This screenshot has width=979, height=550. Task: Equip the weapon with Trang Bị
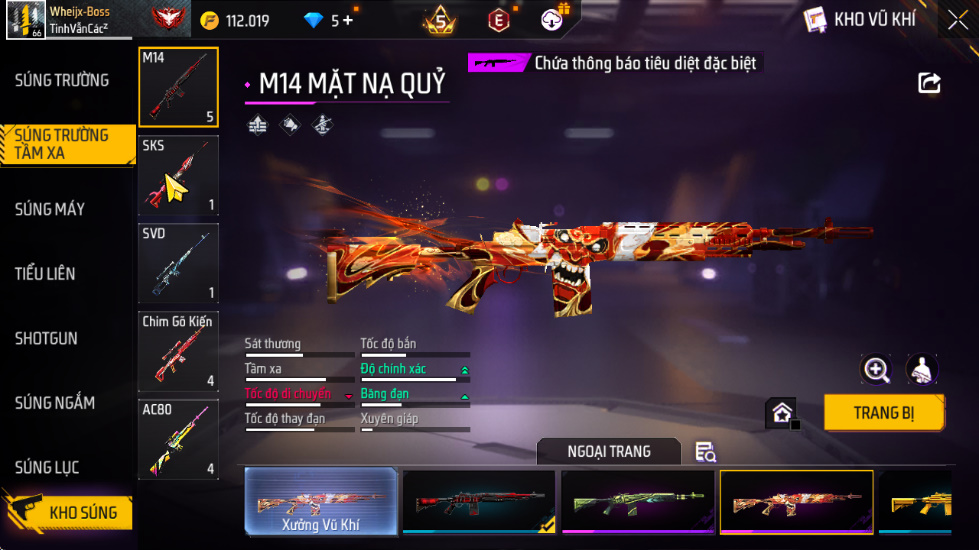click(883, 412)
